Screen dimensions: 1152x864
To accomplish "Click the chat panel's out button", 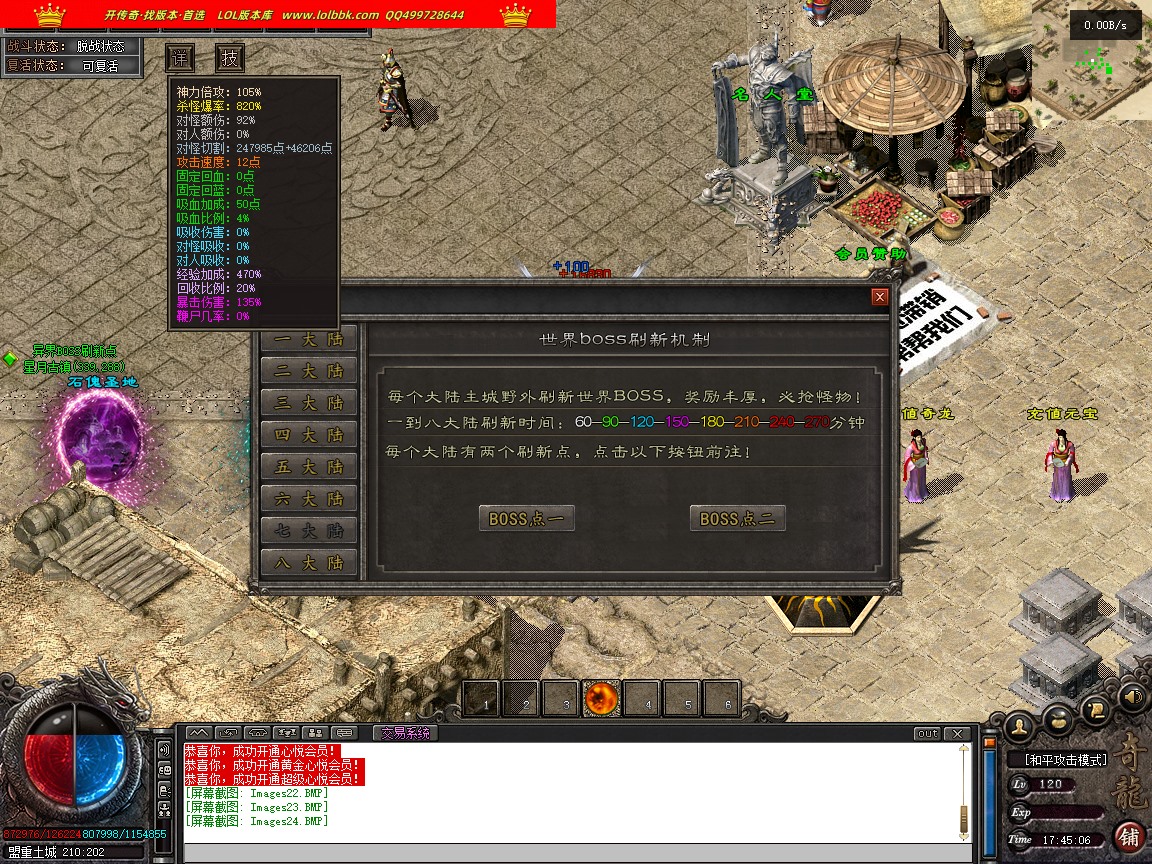I will pos(927,733).
